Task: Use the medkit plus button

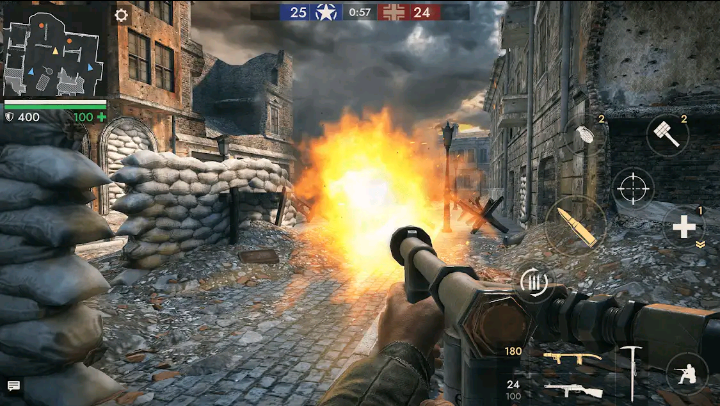Action: pos(684,227)
